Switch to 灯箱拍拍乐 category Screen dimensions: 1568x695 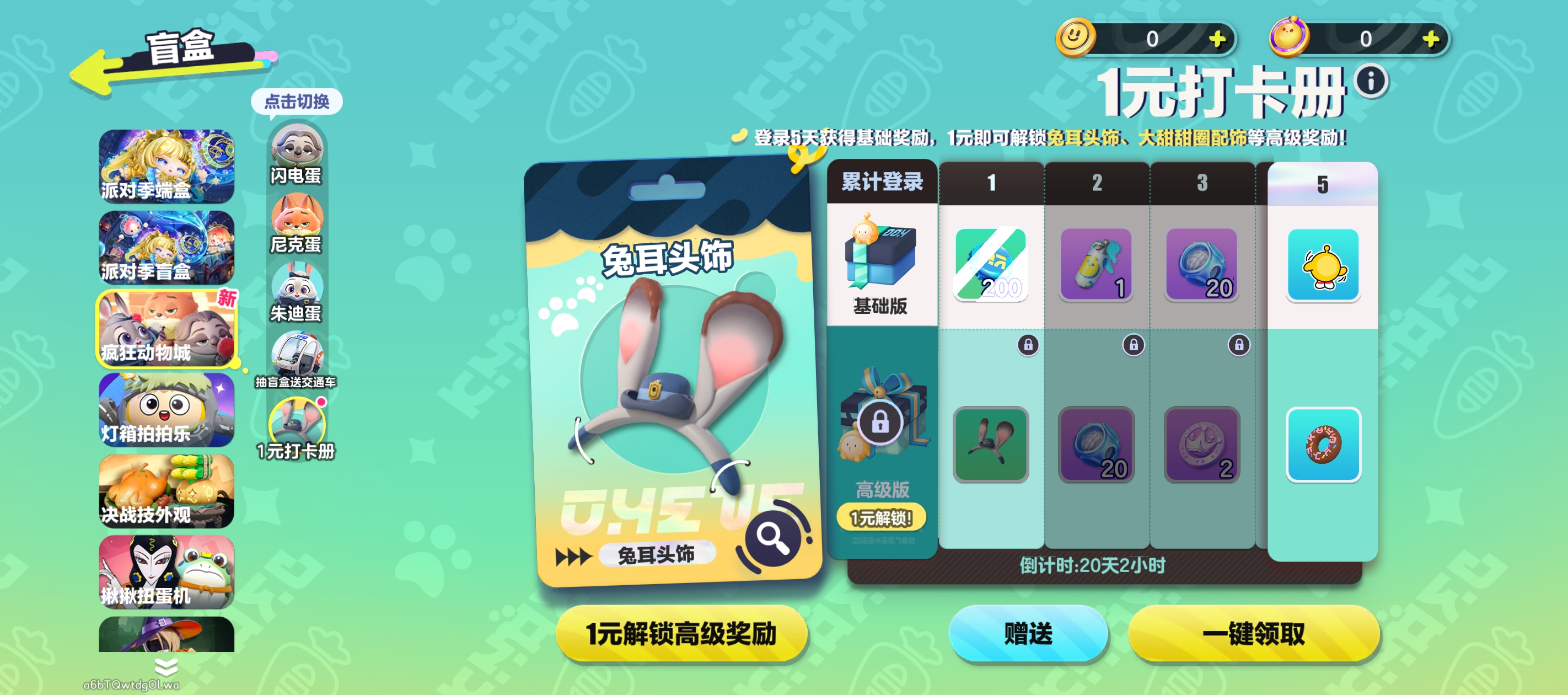click(166, 410)
